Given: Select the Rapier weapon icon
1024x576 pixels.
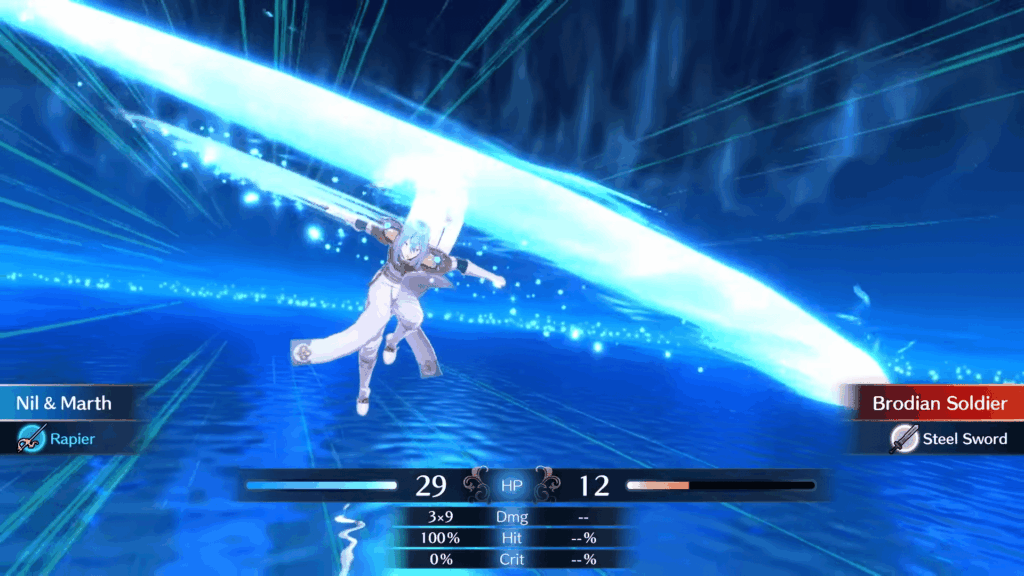Looking at the screenshot, I should tap(32, 437).
